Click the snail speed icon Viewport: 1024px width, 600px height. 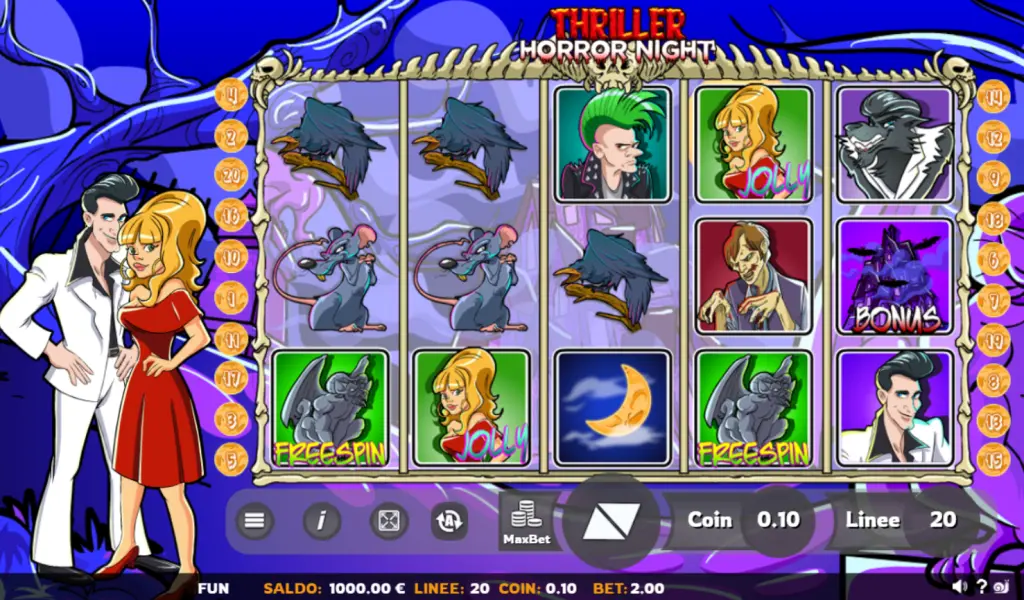click(1002, 586)
